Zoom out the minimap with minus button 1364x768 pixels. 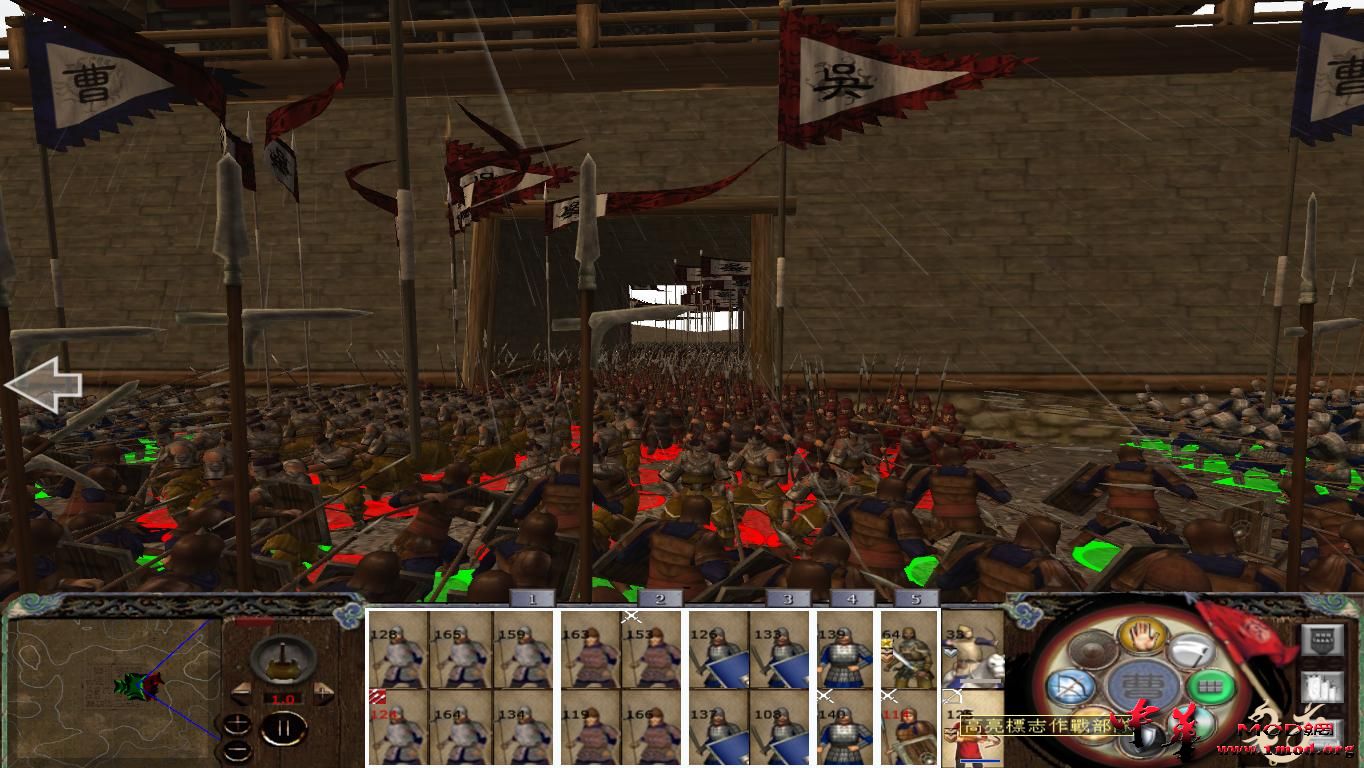(x=238, y=750)
